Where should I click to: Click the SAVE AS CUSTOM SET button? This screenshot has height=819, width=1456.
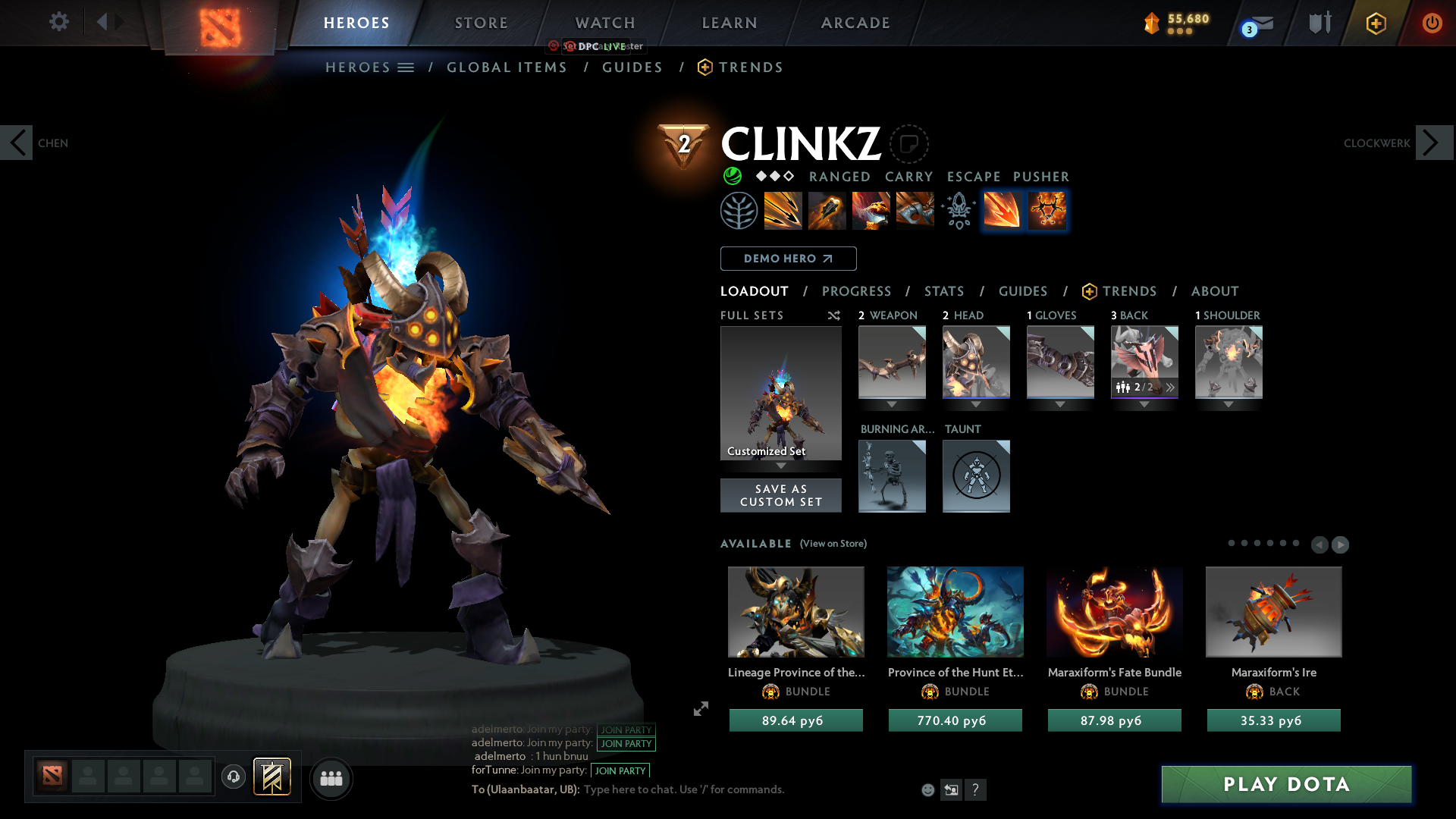click(780, 495)
